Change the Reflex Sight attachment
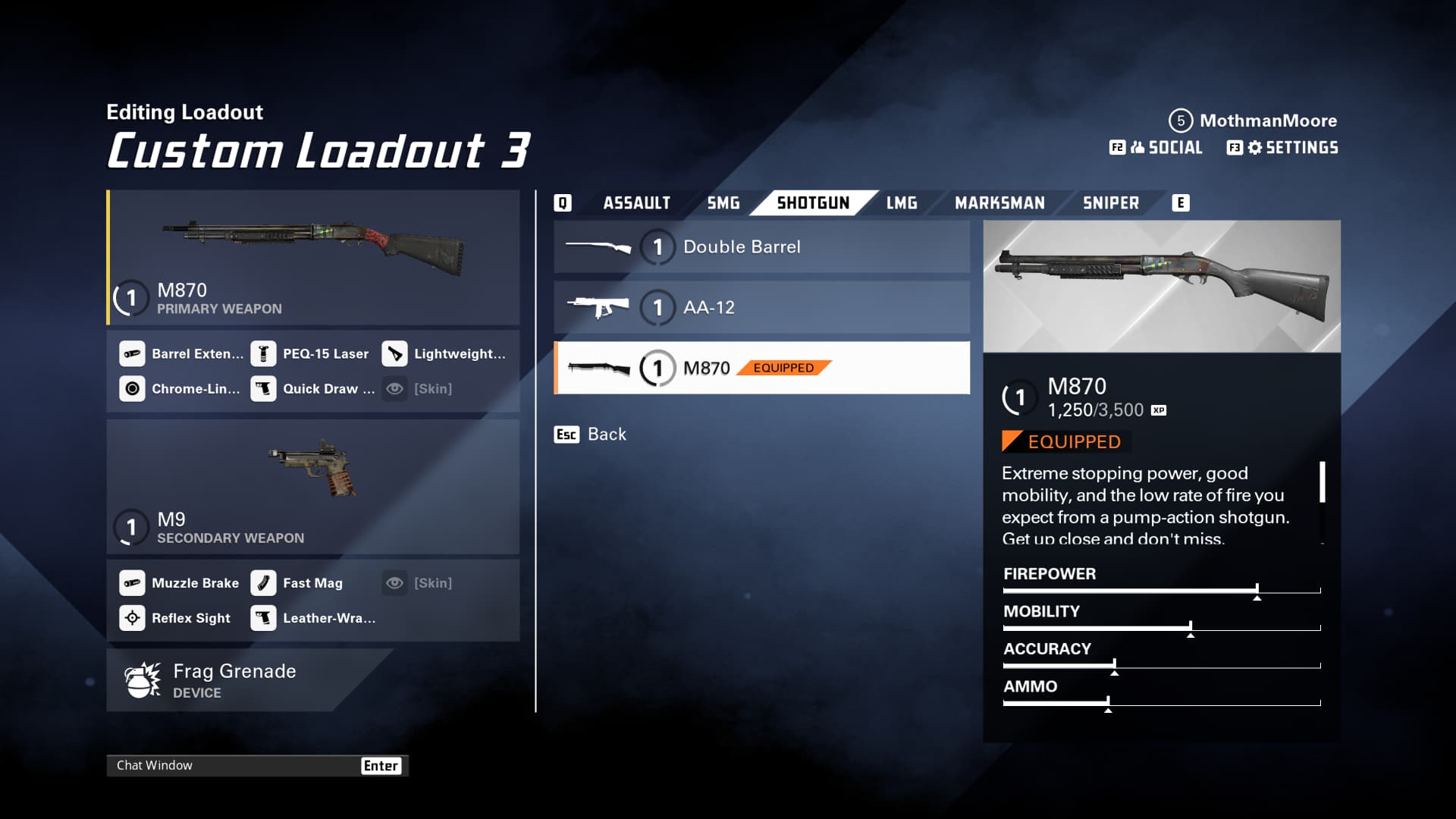 (176, 618)
